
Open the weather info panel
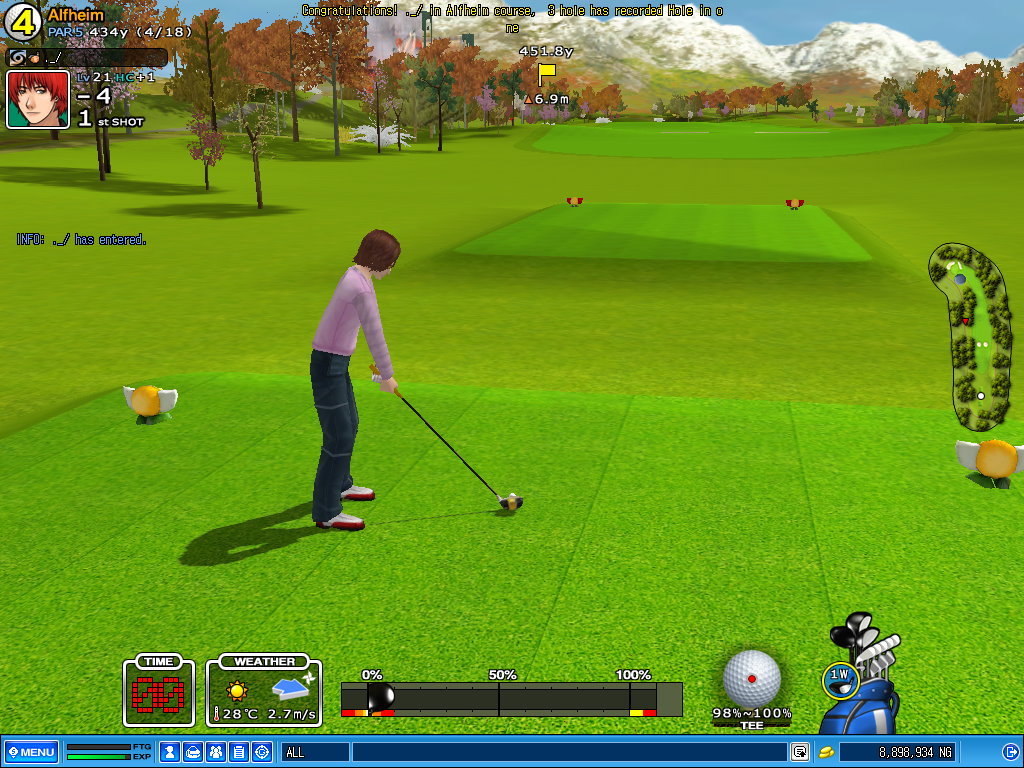click(x=264, y=690)
